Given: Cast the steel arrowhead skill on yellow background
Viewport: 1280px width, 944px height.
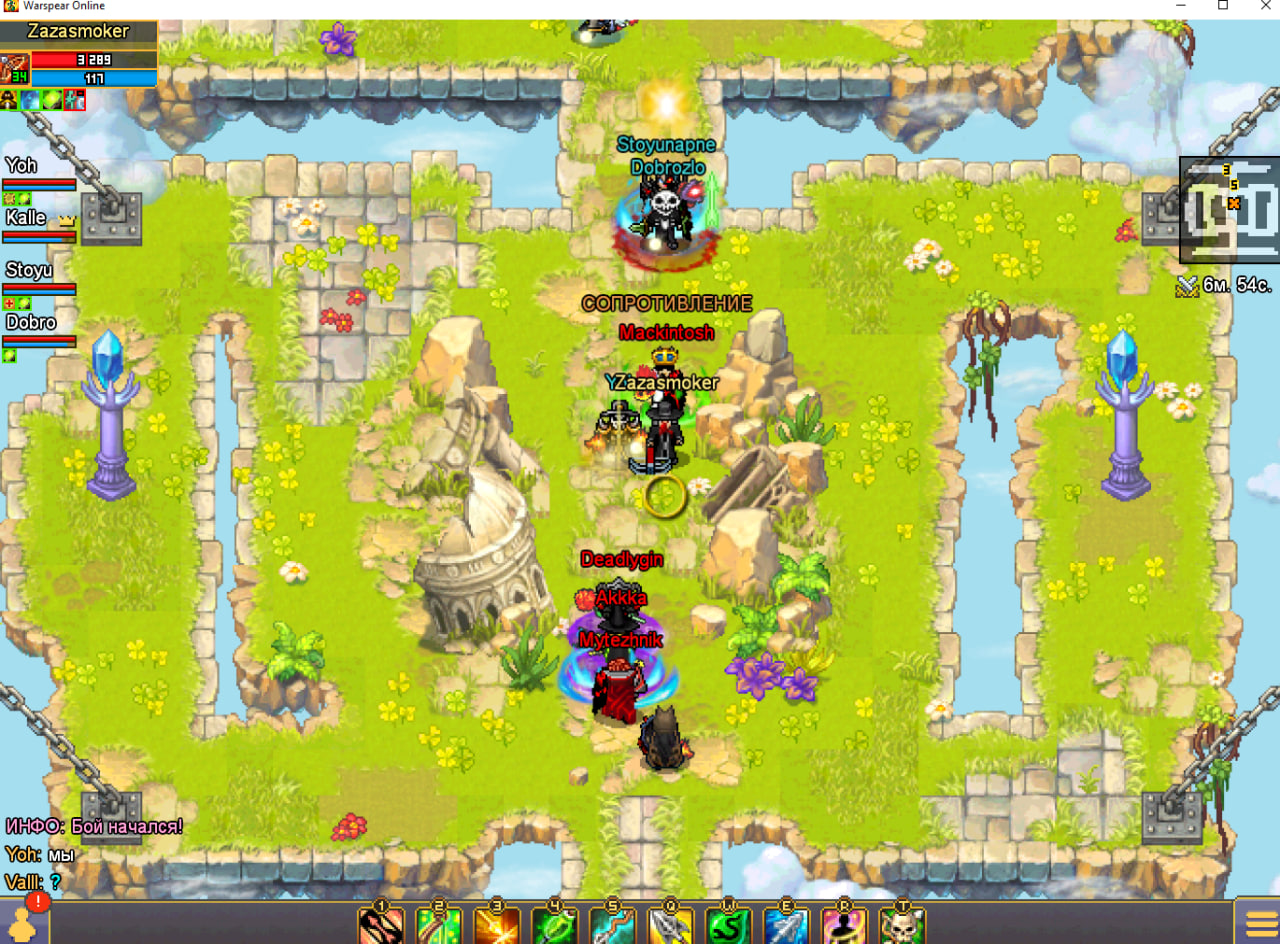Looking at the screenshot, I should coord(671,926).
